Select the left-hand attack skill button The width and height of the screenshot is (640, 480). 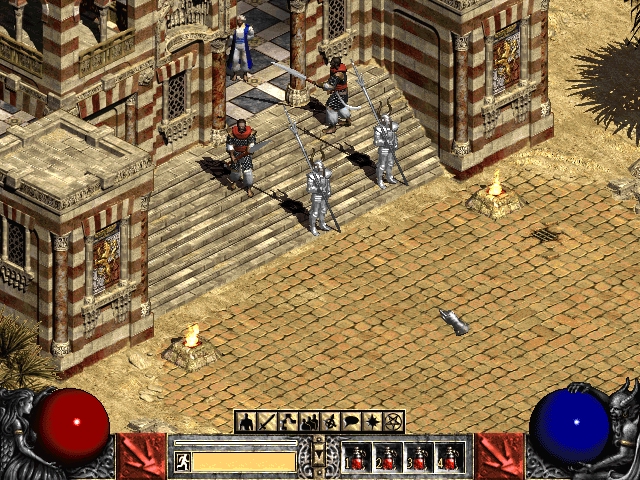pyautogui.click(x=141, y=457)
